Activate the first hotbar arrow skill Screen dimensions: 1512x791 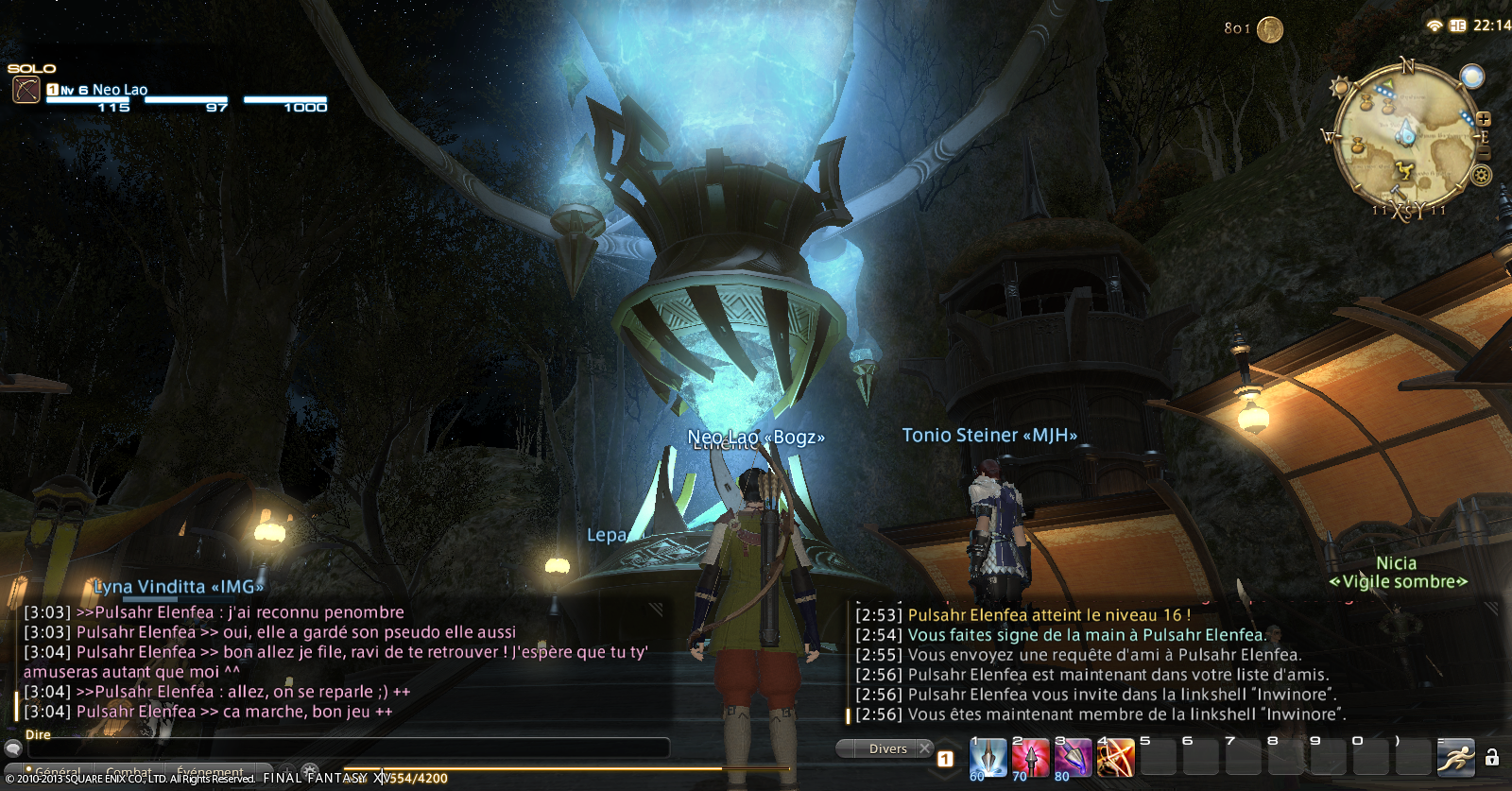pos(988,757)
